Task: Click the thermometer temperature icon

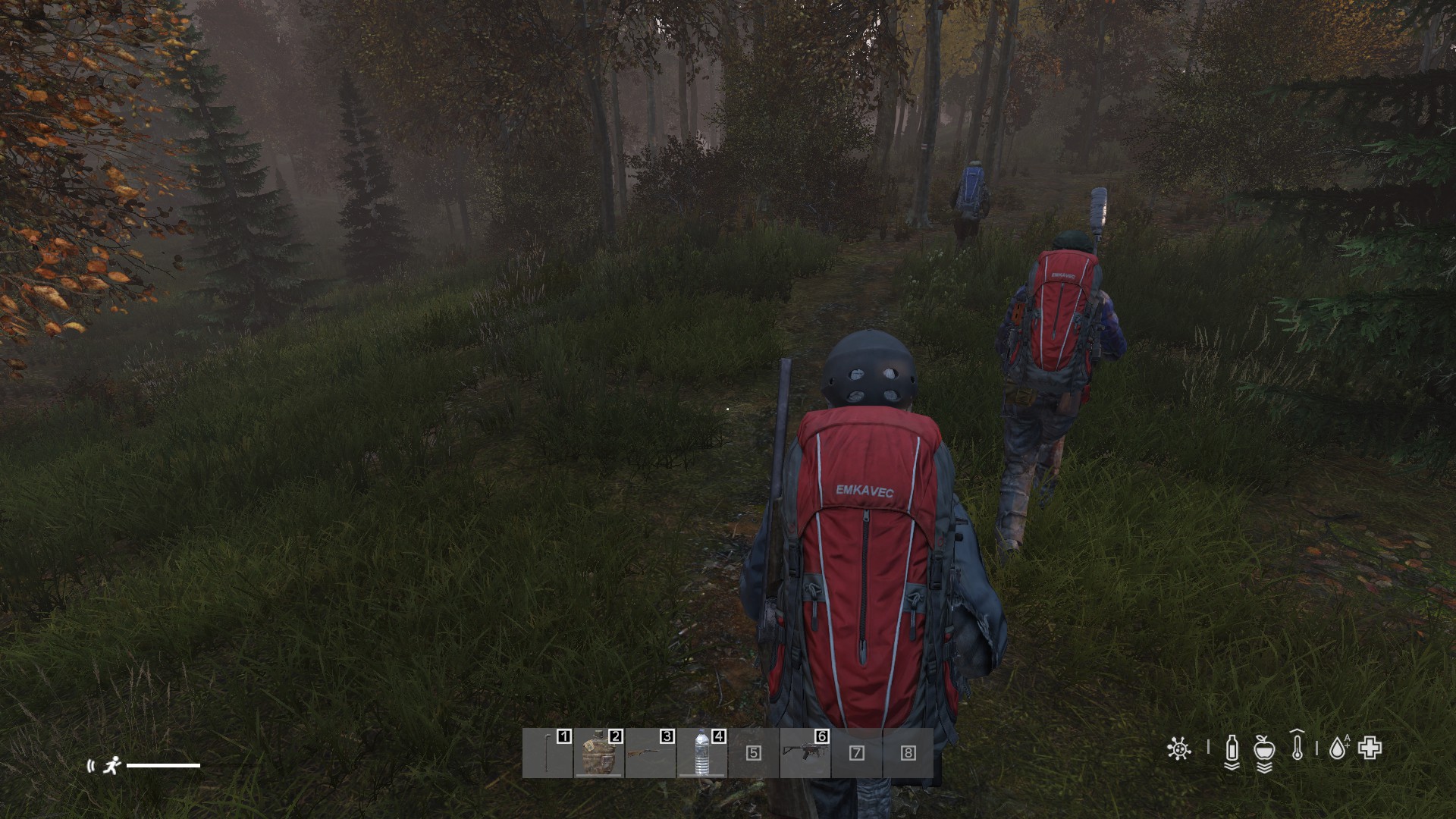Action: pyautogui.click(x=1298, y=748)
